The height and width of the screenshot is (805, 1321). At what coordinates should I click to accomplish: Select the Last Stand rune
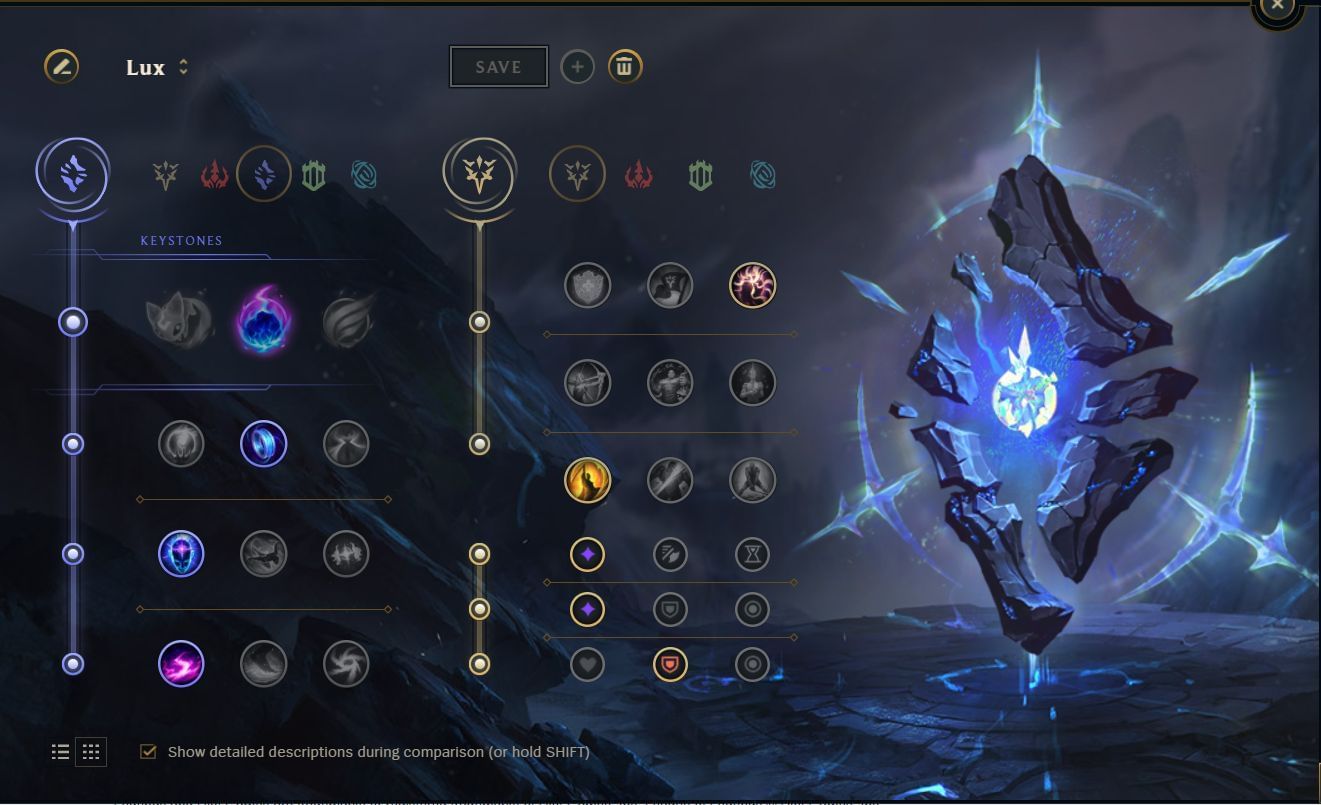click(x=752, y=481)
